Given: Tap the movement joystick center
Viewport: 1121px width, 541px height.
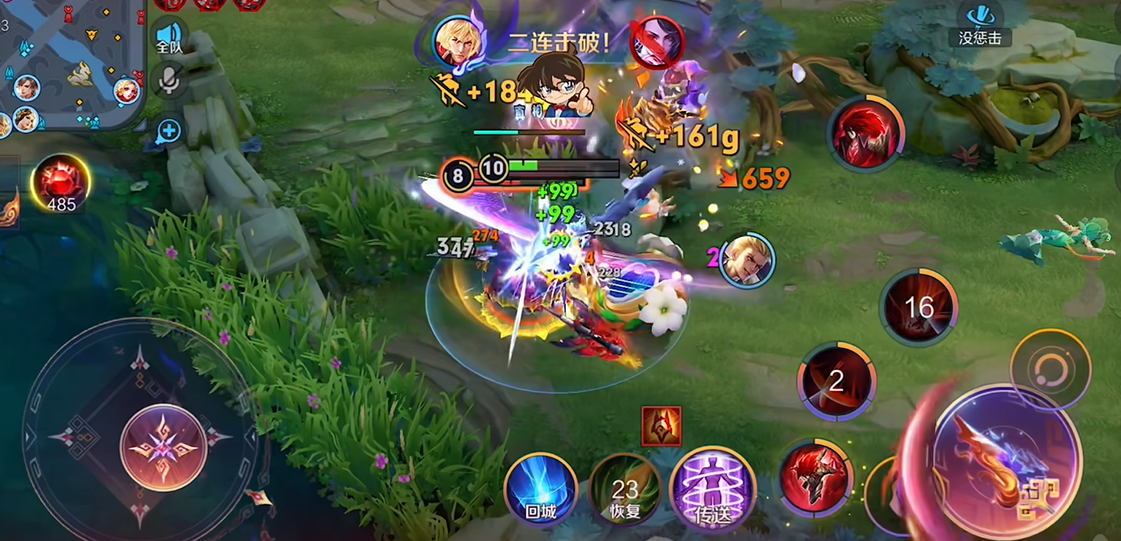Looking at the screenshot, I should 162,447.
